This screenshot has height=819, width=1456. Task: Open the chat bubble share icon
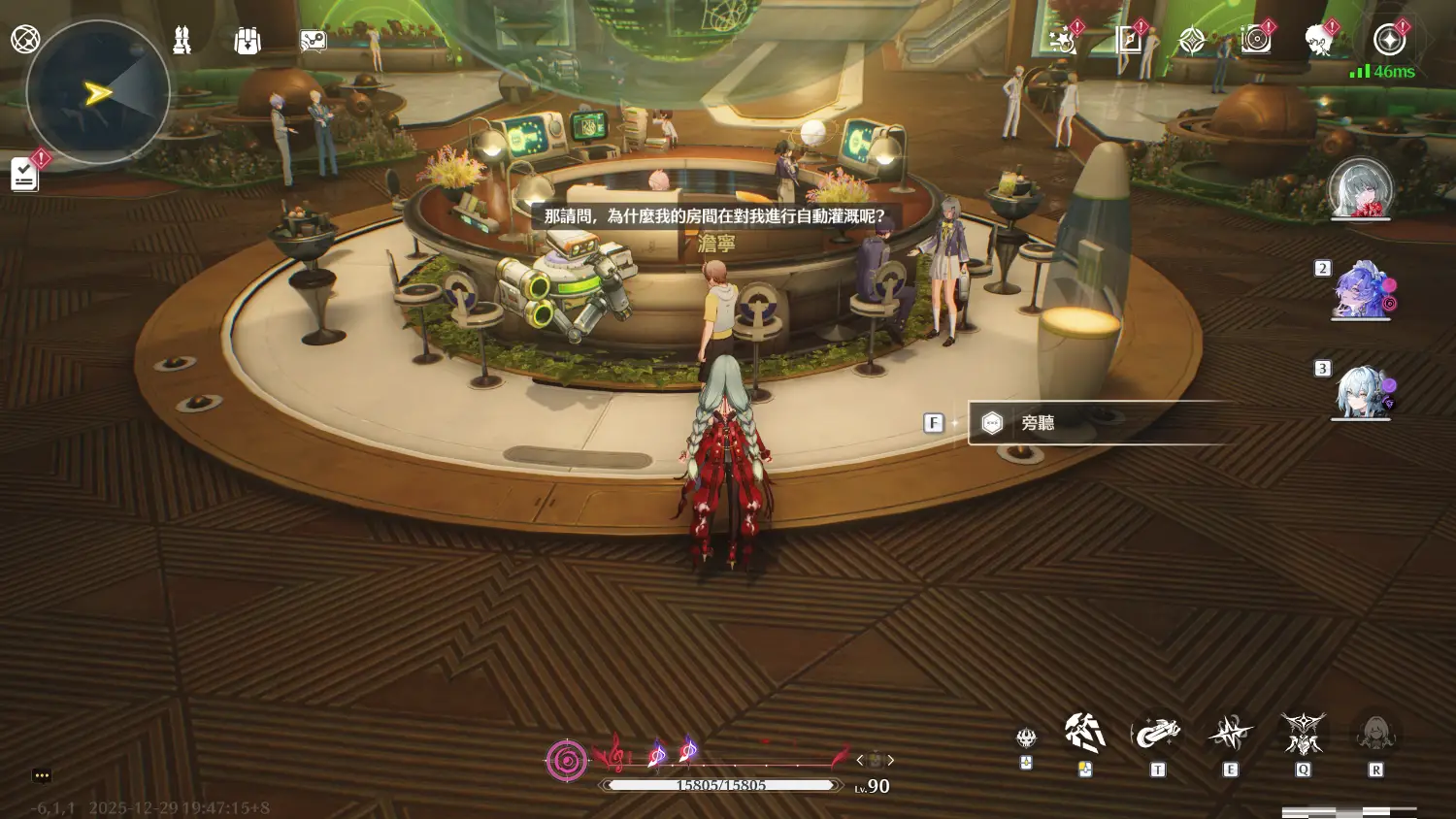[313, 41]
